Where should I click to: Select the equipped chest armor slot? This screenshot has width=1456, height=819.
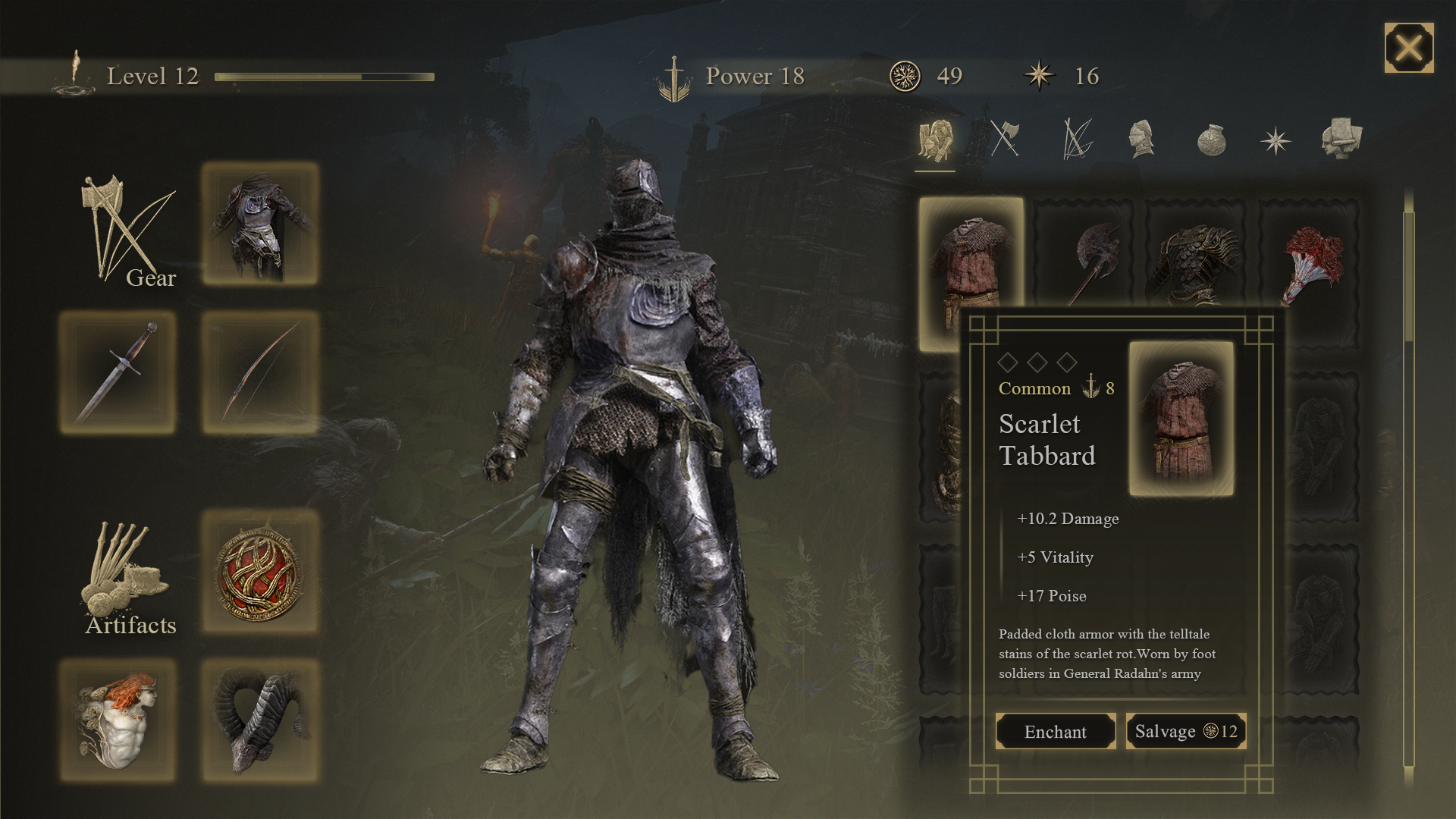coord(260,223)
